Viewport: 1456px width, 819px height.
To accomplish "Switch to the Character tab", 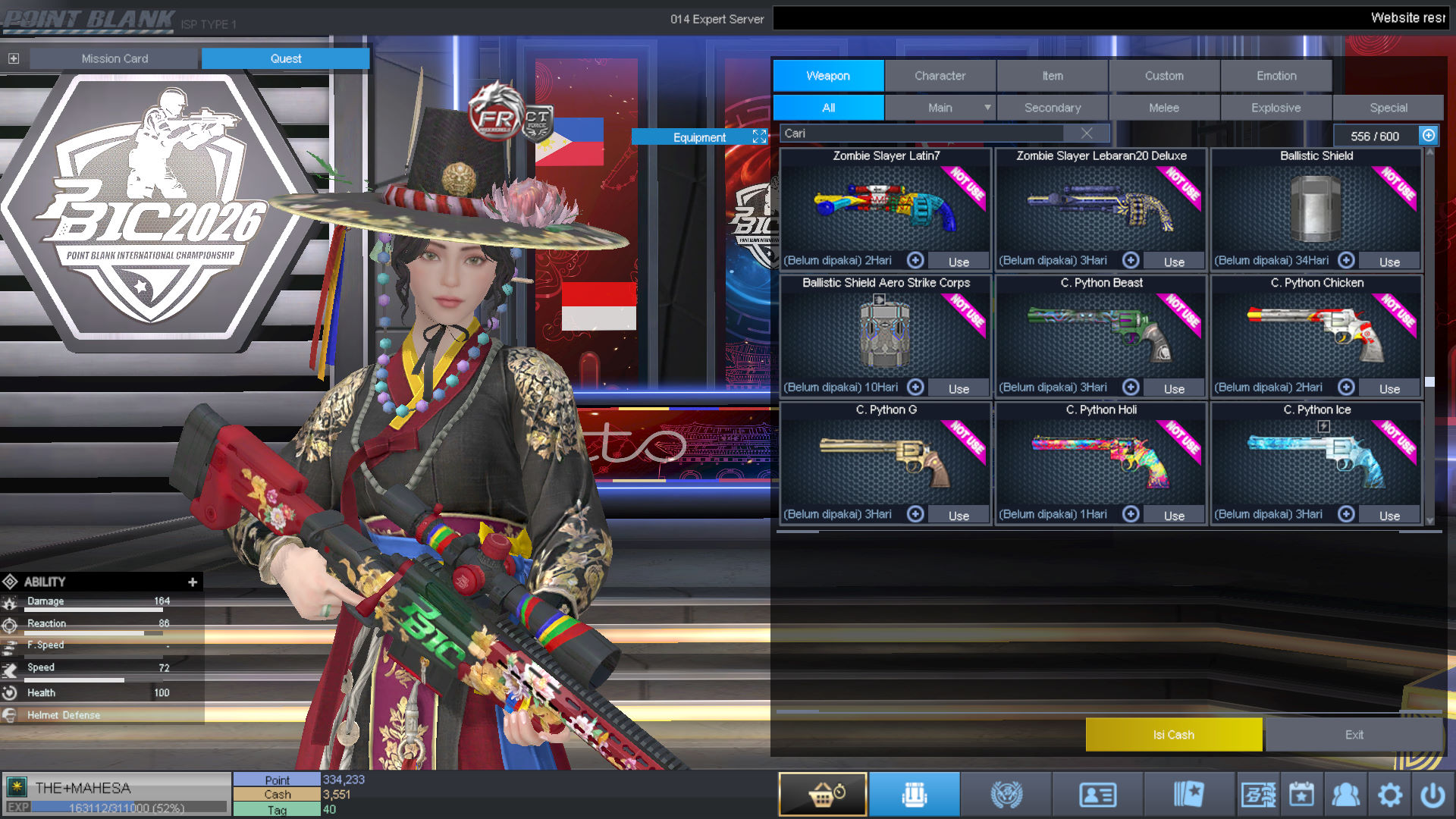I will pyautogui.click(x=940, y=76).
